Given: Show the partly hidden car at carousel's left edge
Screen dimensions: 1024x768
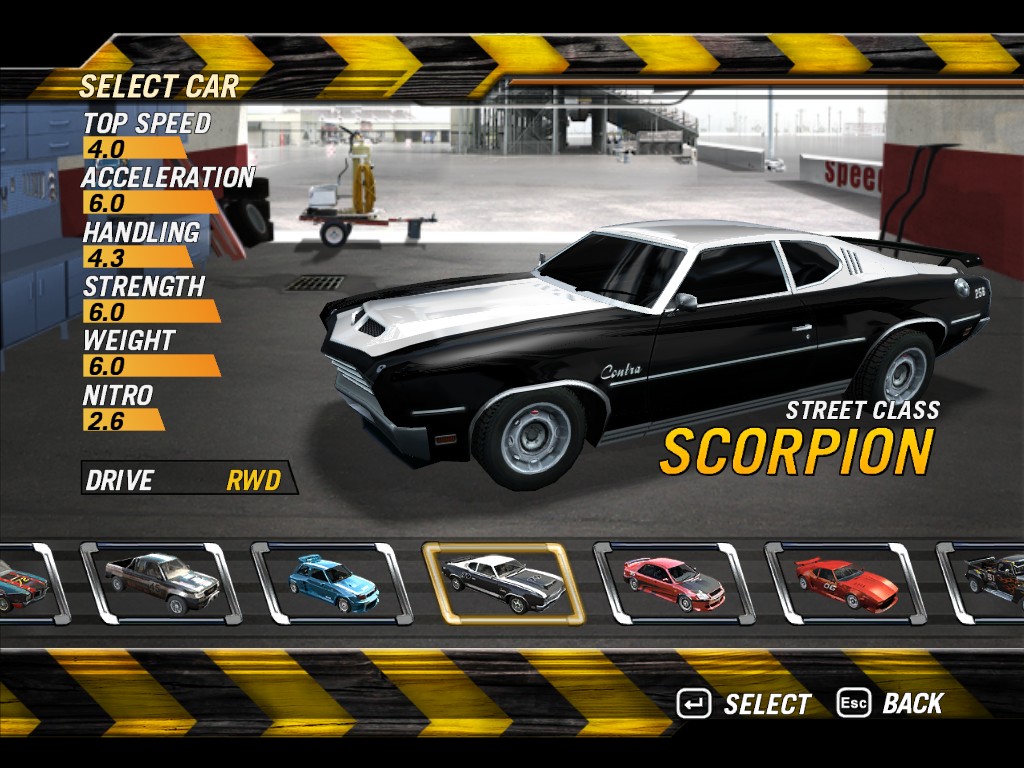Looking at the screenshot, I should tap(26, 584).
